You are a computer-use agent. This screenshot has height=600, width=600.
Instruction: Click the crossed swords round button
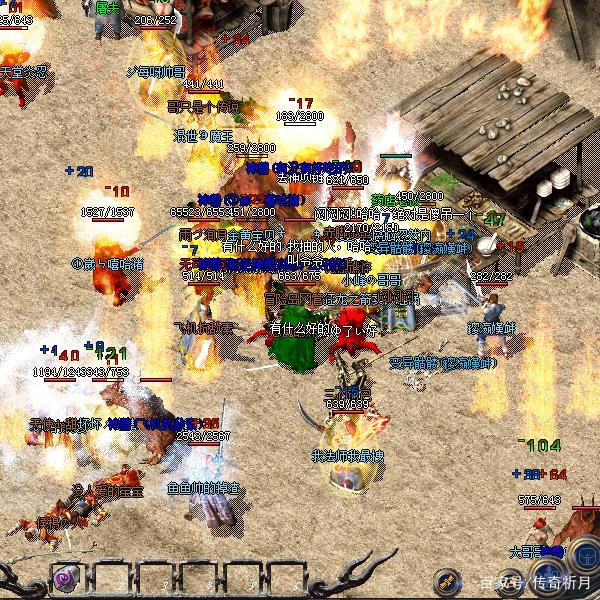tap(447, 580)
